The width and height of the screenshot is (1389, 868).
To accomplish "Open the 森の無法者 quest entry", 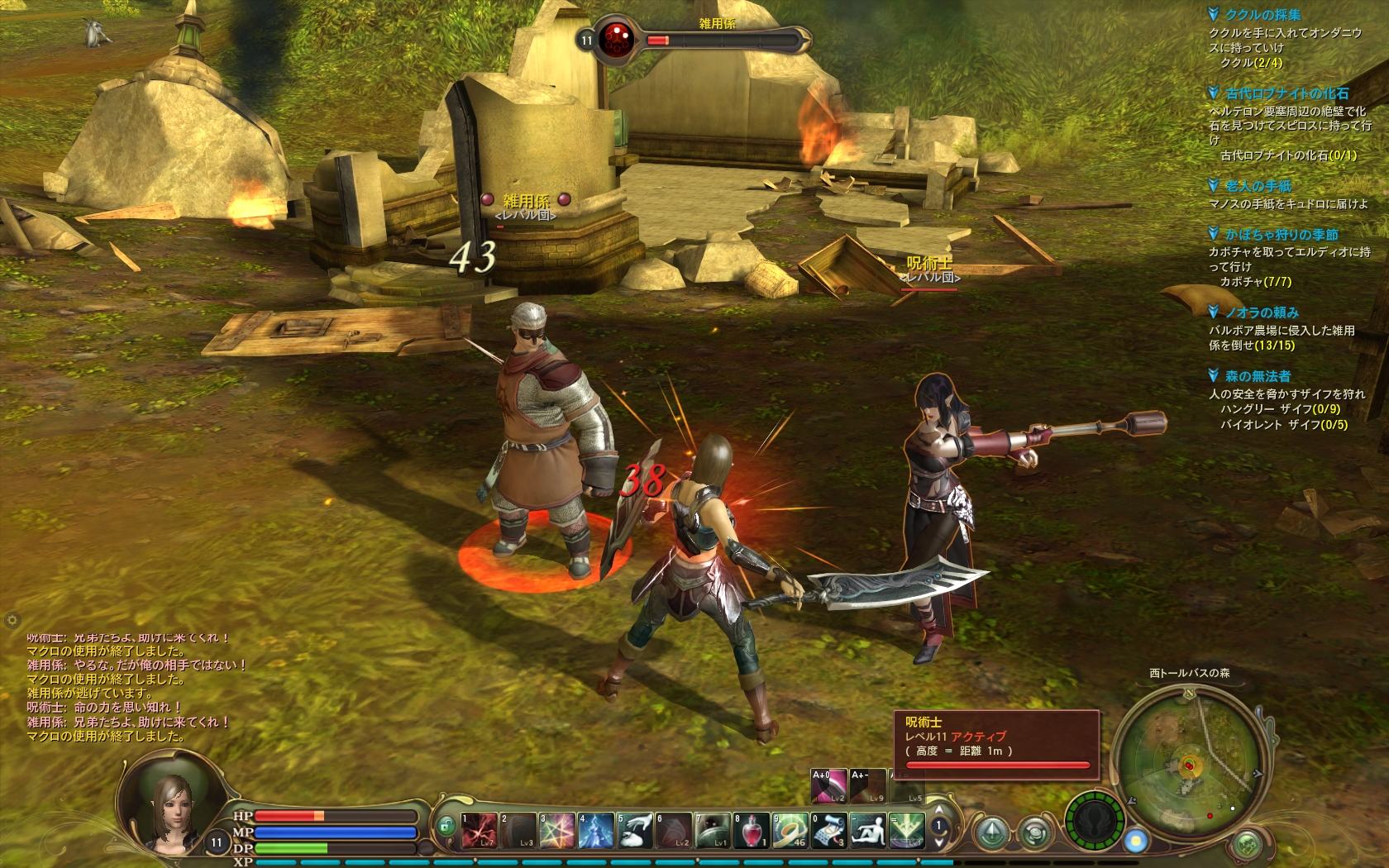I will click(1258, 376).
